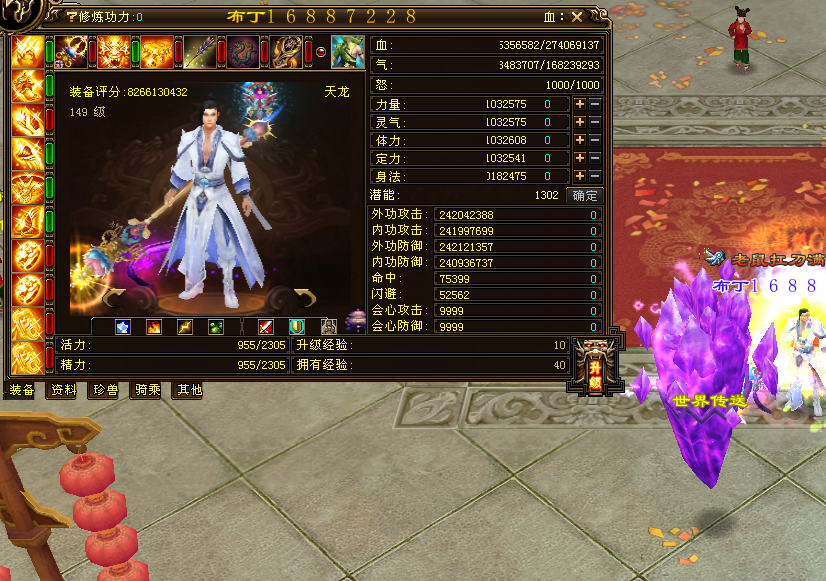Click the 确定 confirm button

(584, 195)
